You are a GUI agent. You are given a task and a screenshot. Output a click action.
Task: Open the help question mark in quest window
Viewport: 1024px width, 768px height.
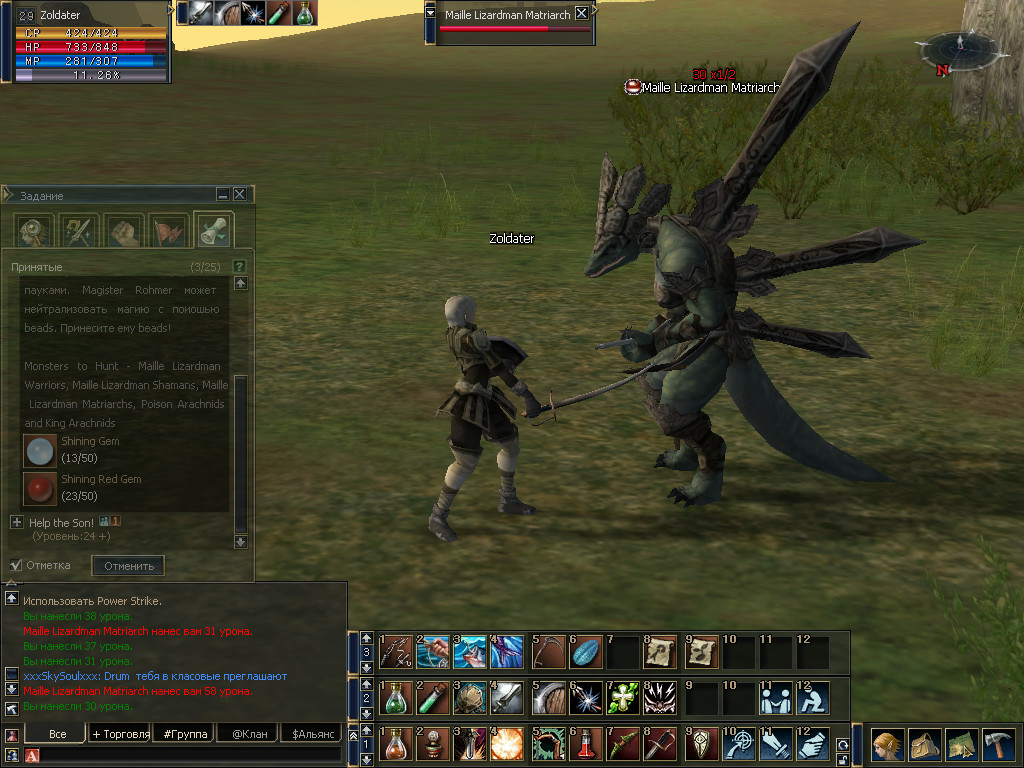pyautogui.click(x=239, y=266)
